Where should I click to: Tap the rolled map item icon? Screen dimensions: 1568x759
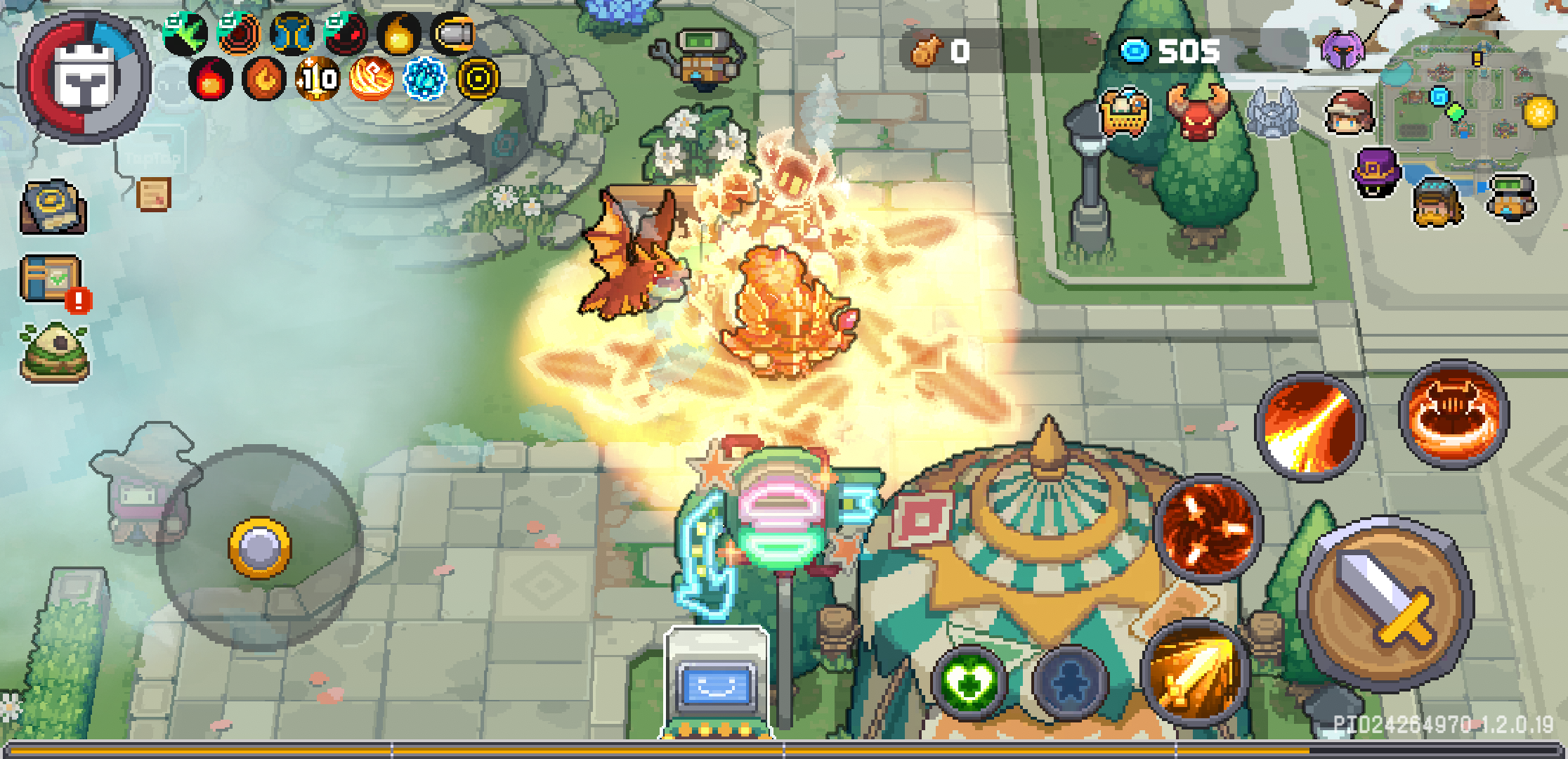click(x=53, y=207)
